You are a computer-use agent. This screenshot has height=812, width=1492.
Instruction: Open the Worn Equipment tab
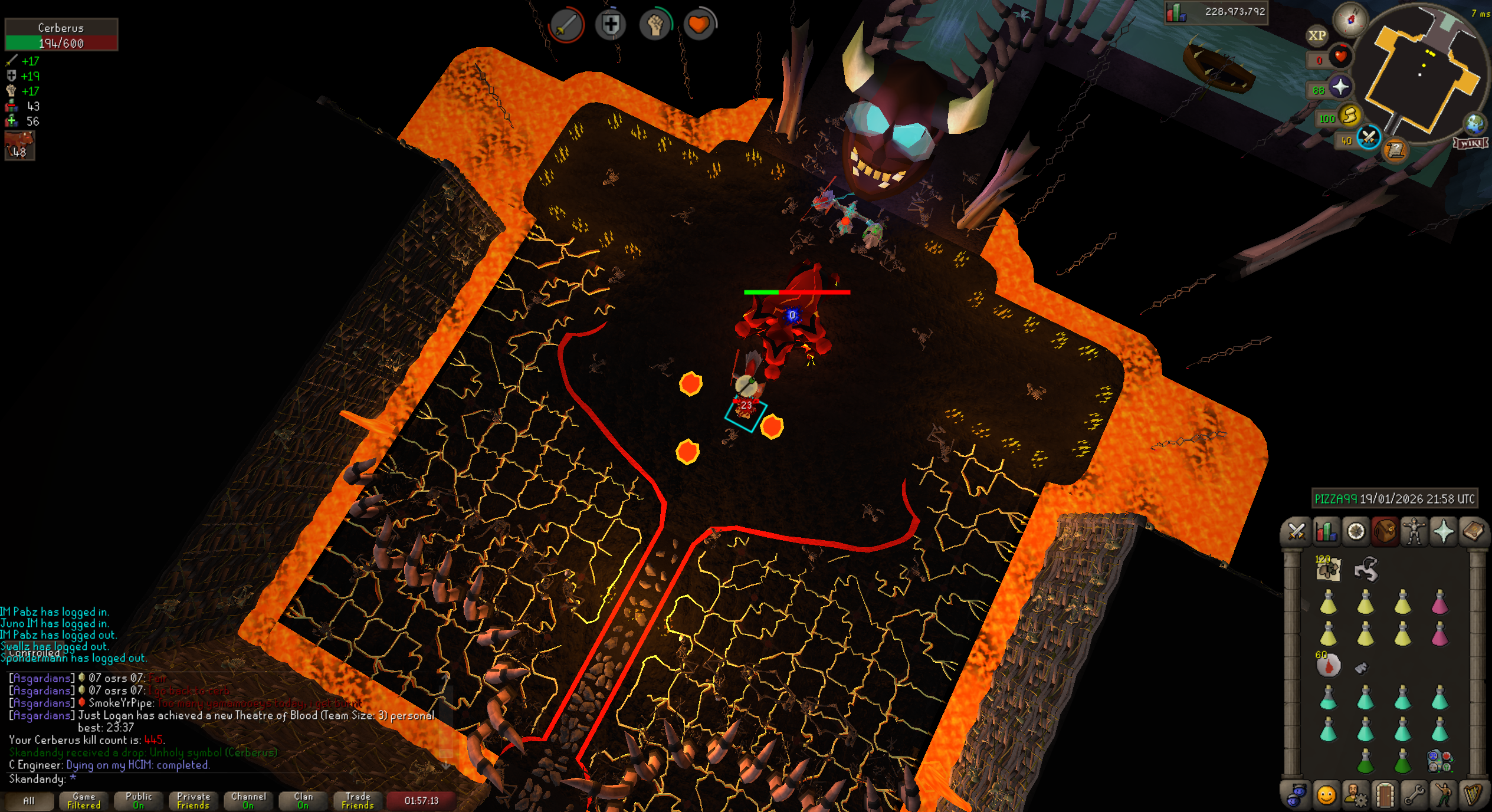[1414, 532]
